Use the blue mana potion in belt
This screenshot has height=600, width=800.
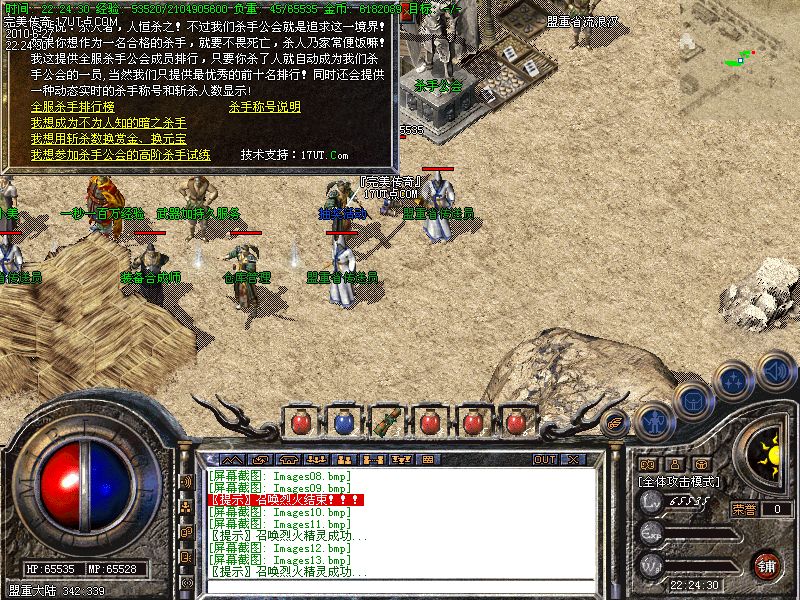click(x=343, y=422)
